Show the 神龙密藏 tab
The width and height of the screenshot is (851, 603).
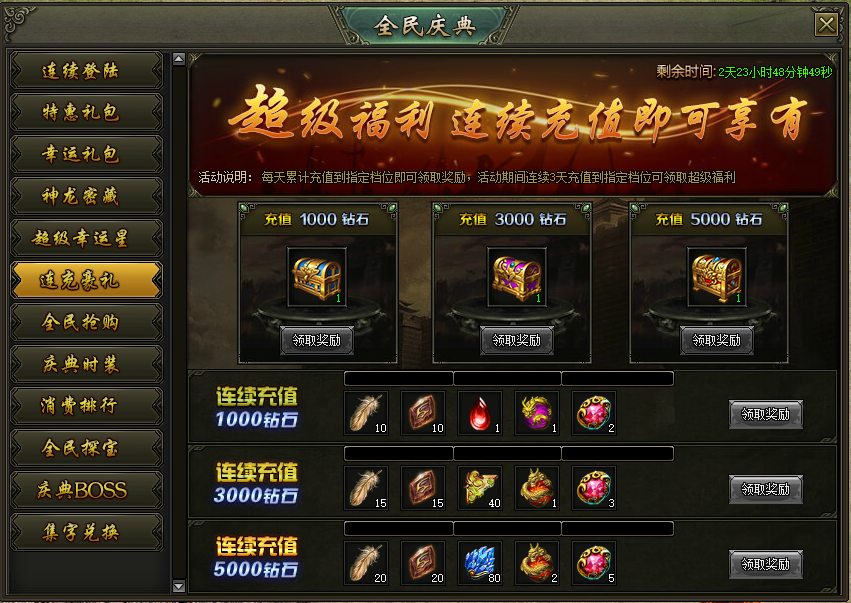[86, 196]
